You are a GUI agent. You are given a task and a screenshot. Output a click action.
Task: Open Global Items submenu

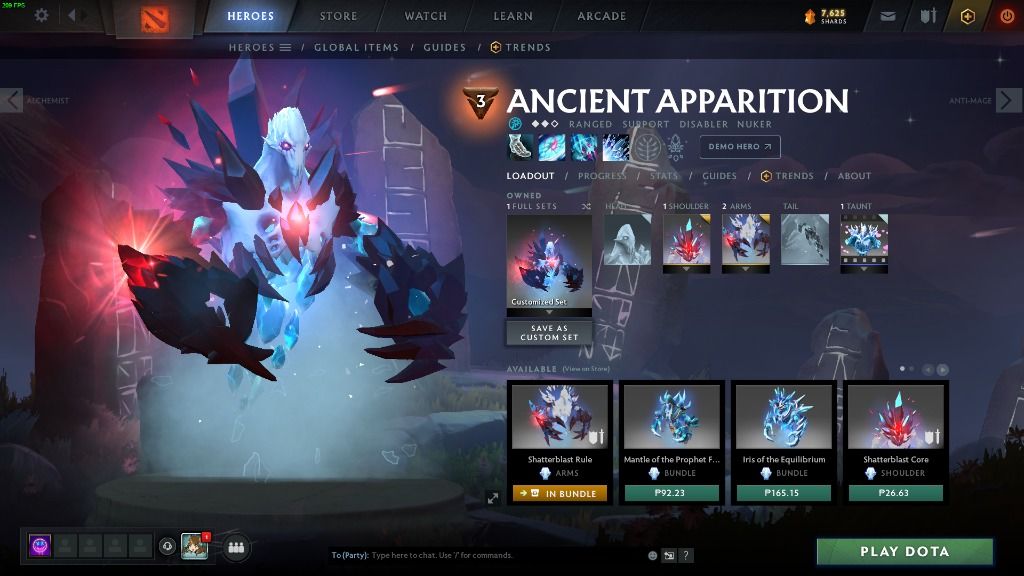click(x=356, y=47)
